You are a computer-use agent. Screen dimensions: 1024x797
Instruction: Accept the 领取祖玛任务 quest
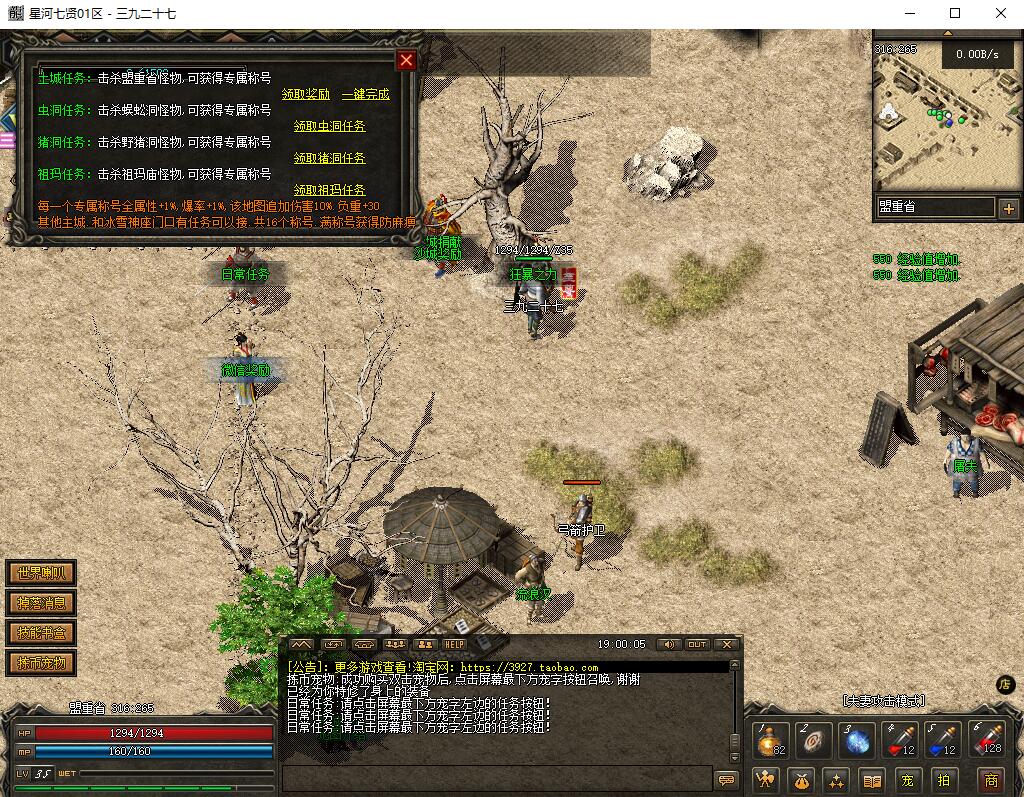329,190
